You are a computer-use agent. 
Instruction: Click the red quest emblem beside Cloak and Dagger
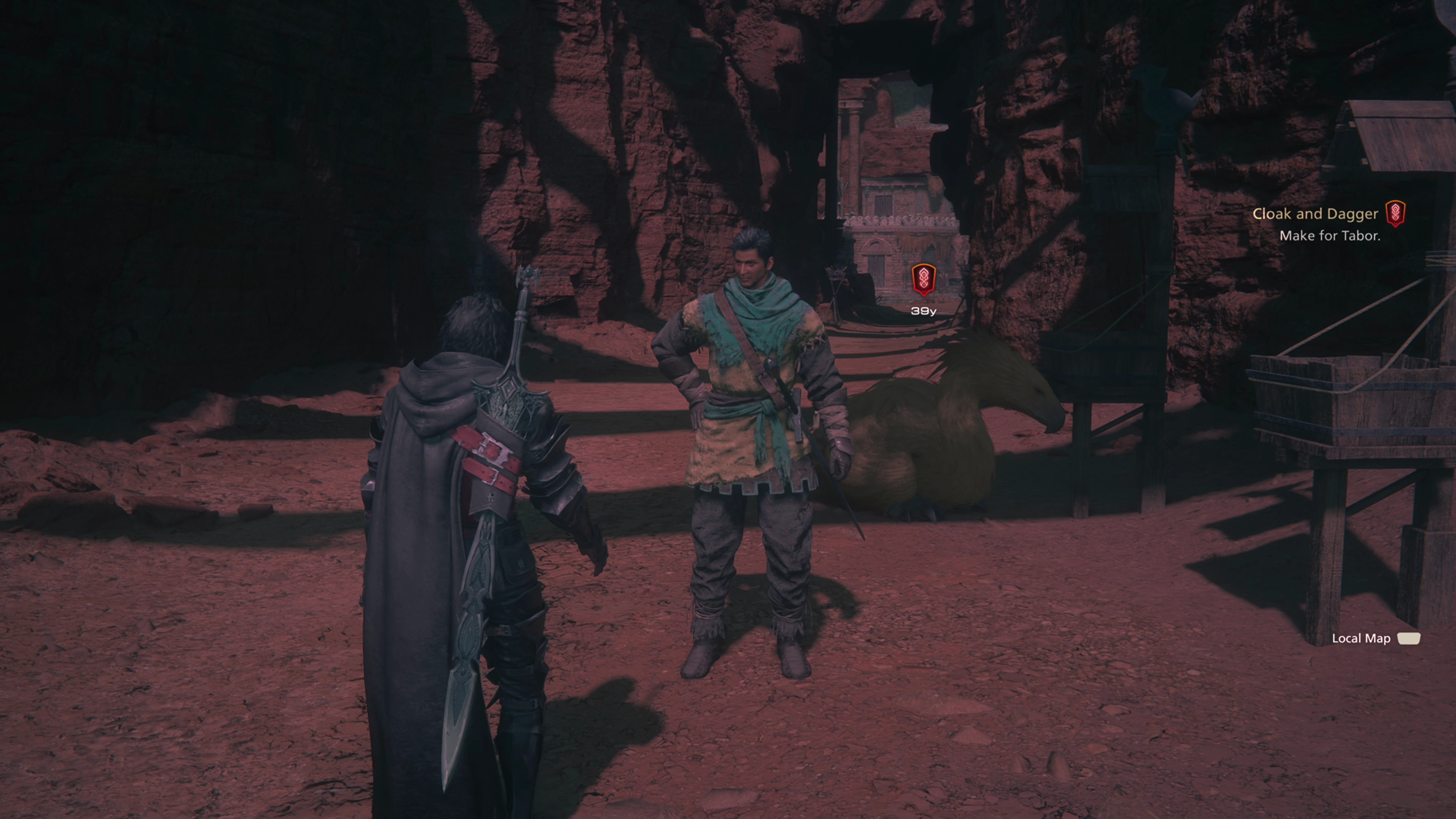coord(1395,213)
